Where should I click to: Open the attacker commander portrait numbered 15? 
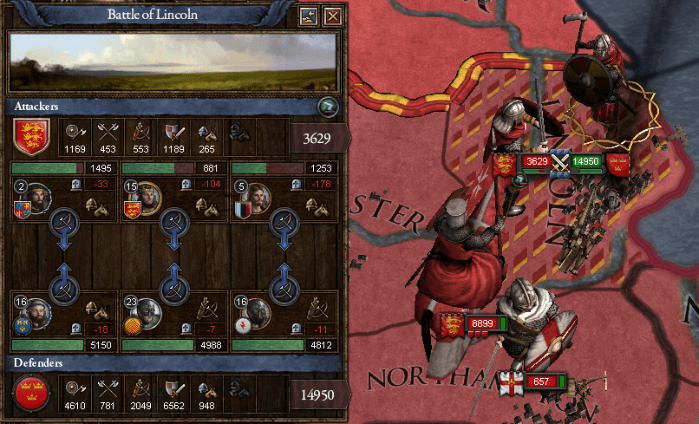pos(146,198)
